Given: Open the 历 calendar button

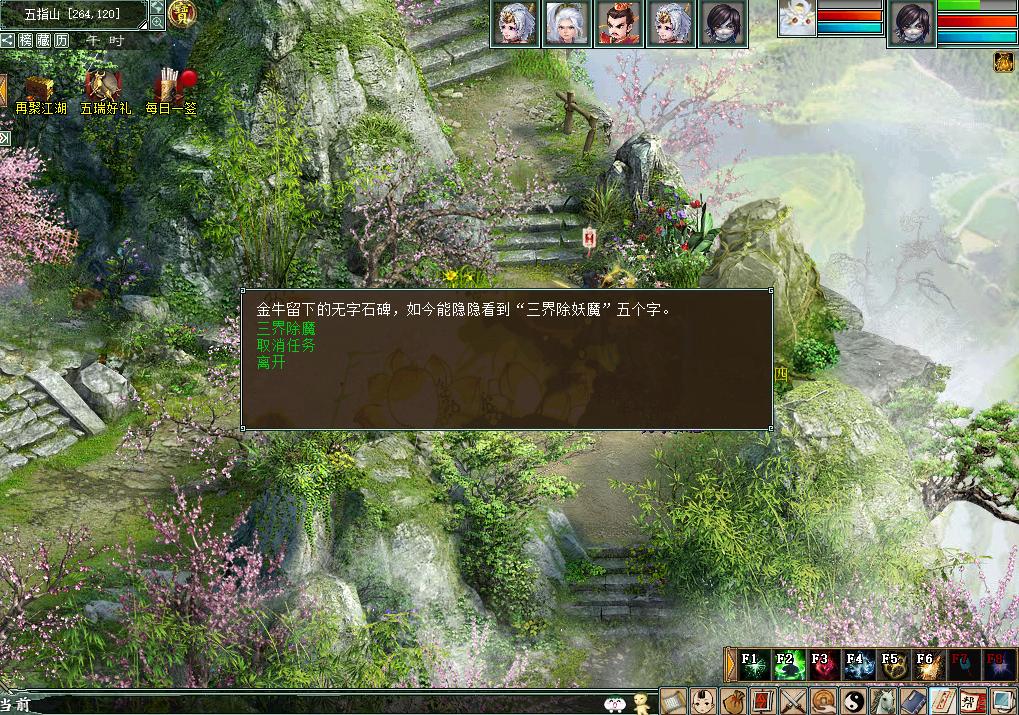Looking at the screenshot, I should tap(62, 40).
